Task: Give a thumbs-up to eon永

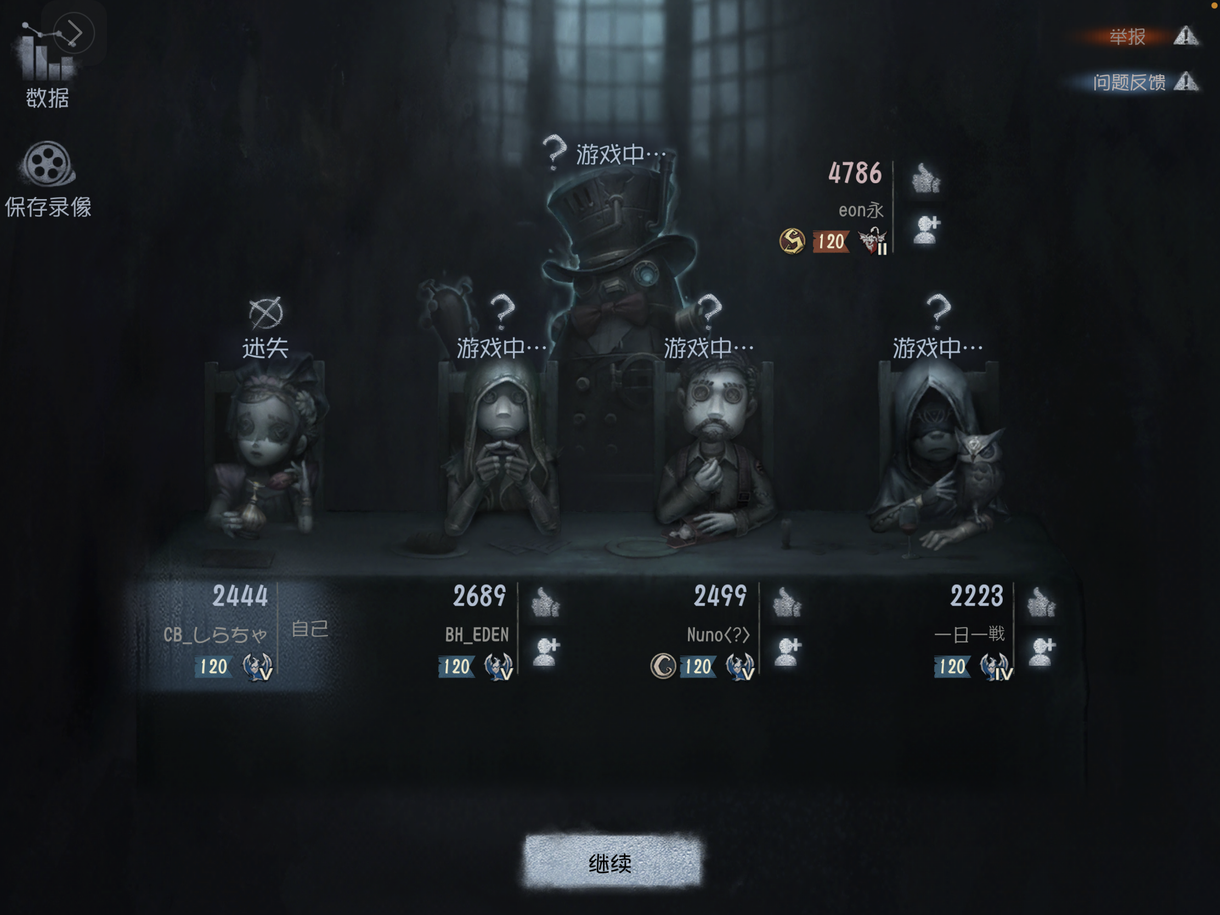Action: (x=926, y=179)
